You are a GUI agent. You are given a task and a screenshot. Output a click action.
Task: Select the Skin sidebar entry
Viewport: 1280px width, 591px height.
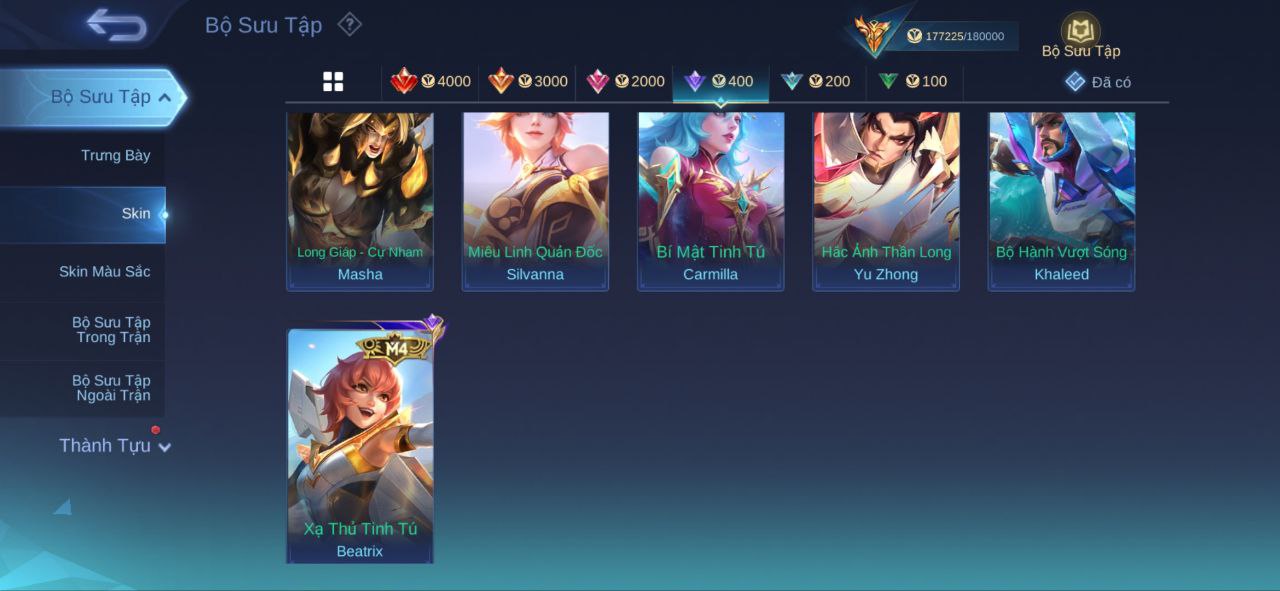(135, 213)
